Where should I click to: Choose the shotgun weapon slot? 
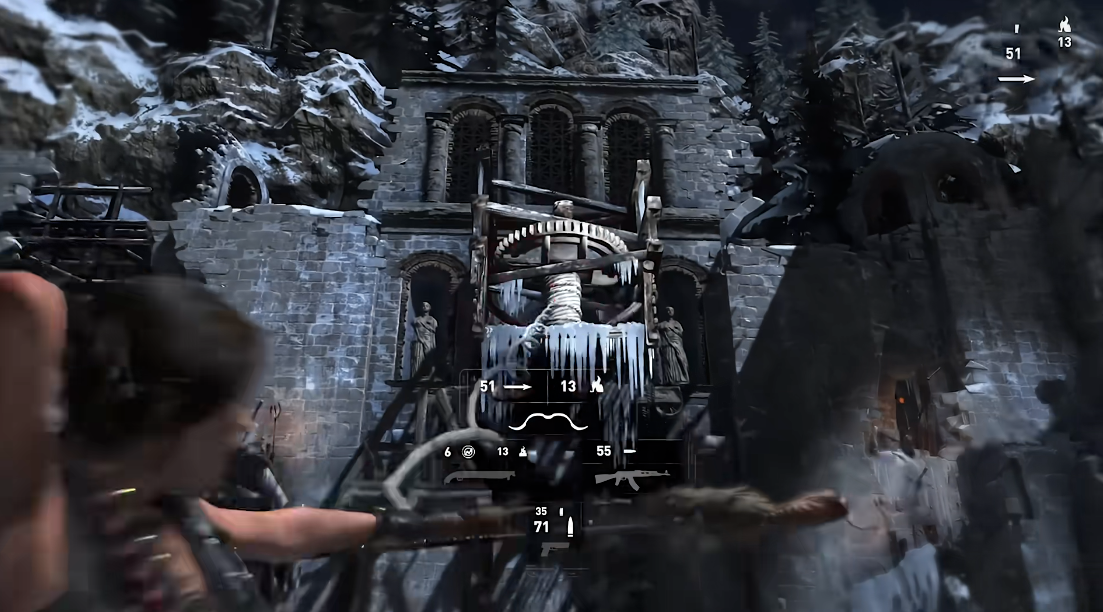point(478,476)
